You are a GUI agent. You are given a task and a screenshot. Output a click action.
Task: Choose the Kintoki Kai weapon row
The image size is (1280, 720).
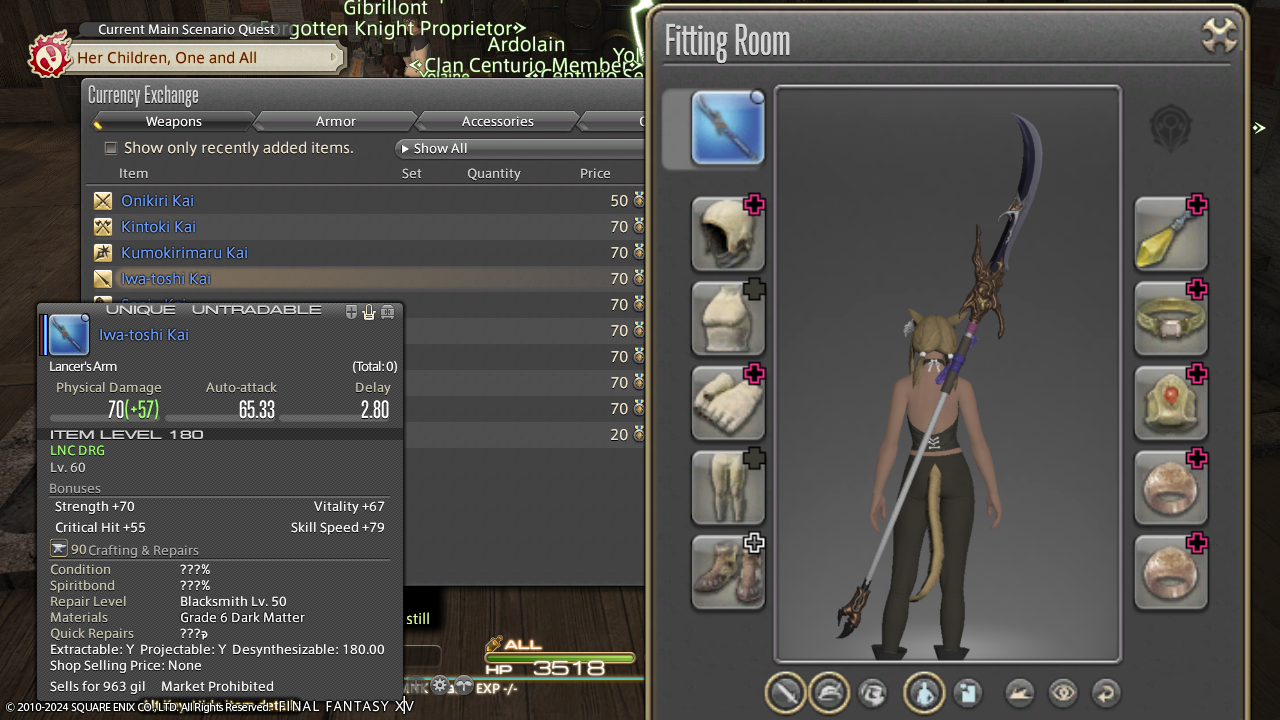(x=158, y=227)
